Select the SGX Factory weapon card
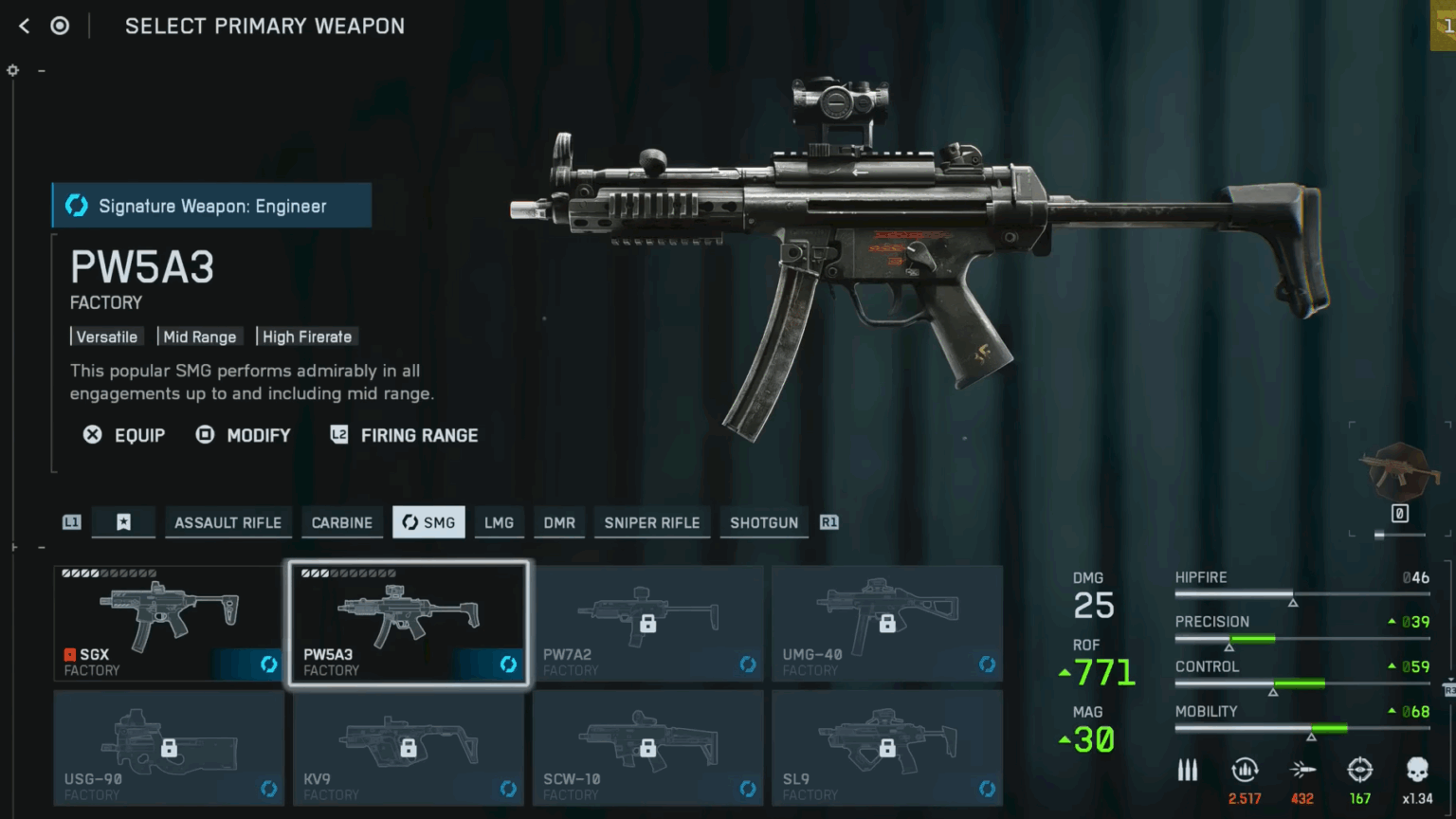Viewport: 1456px width, 819px height. pos(168,621)
